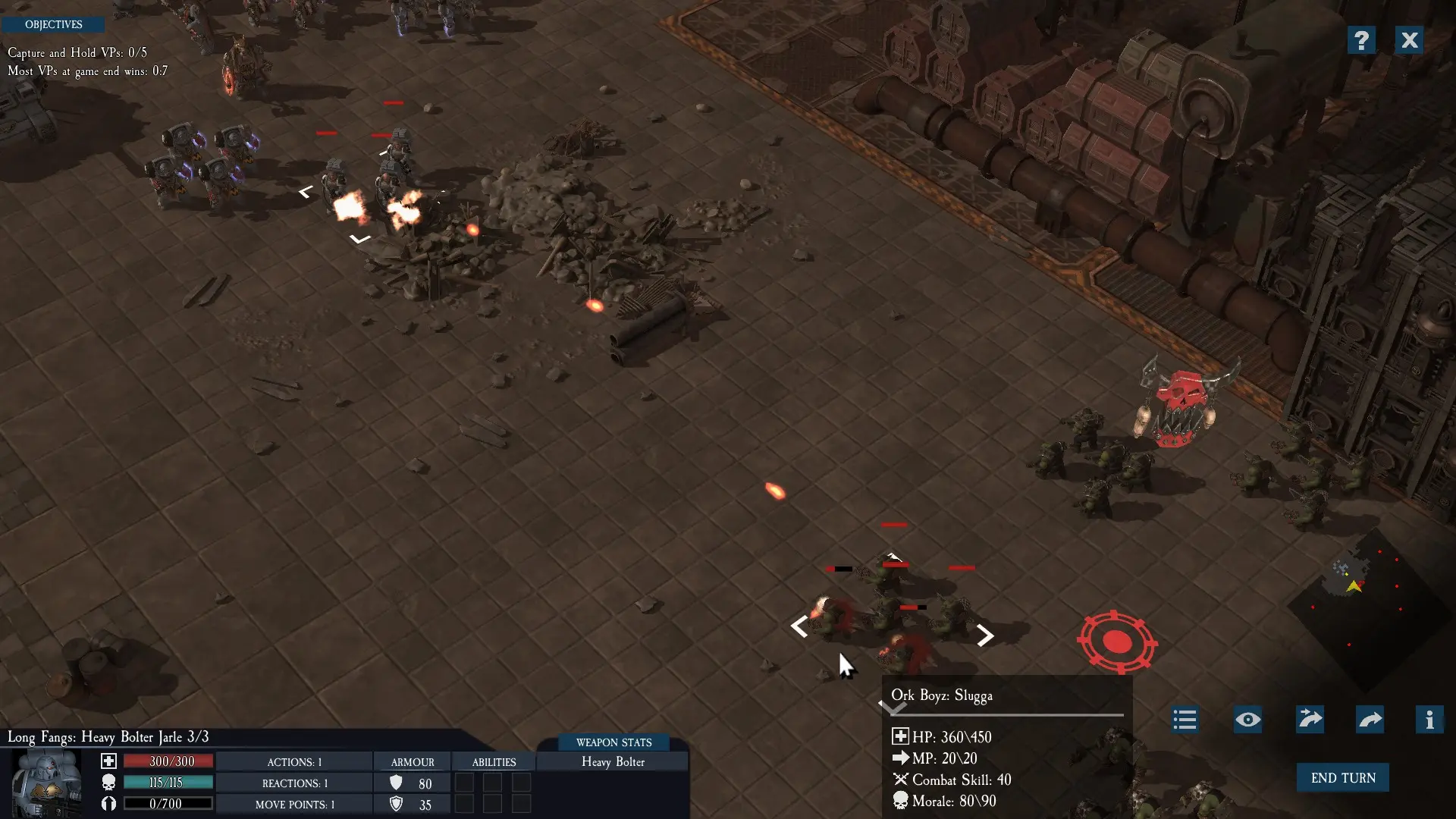Select the Weapon Stats tab

(x=613, y=742)
